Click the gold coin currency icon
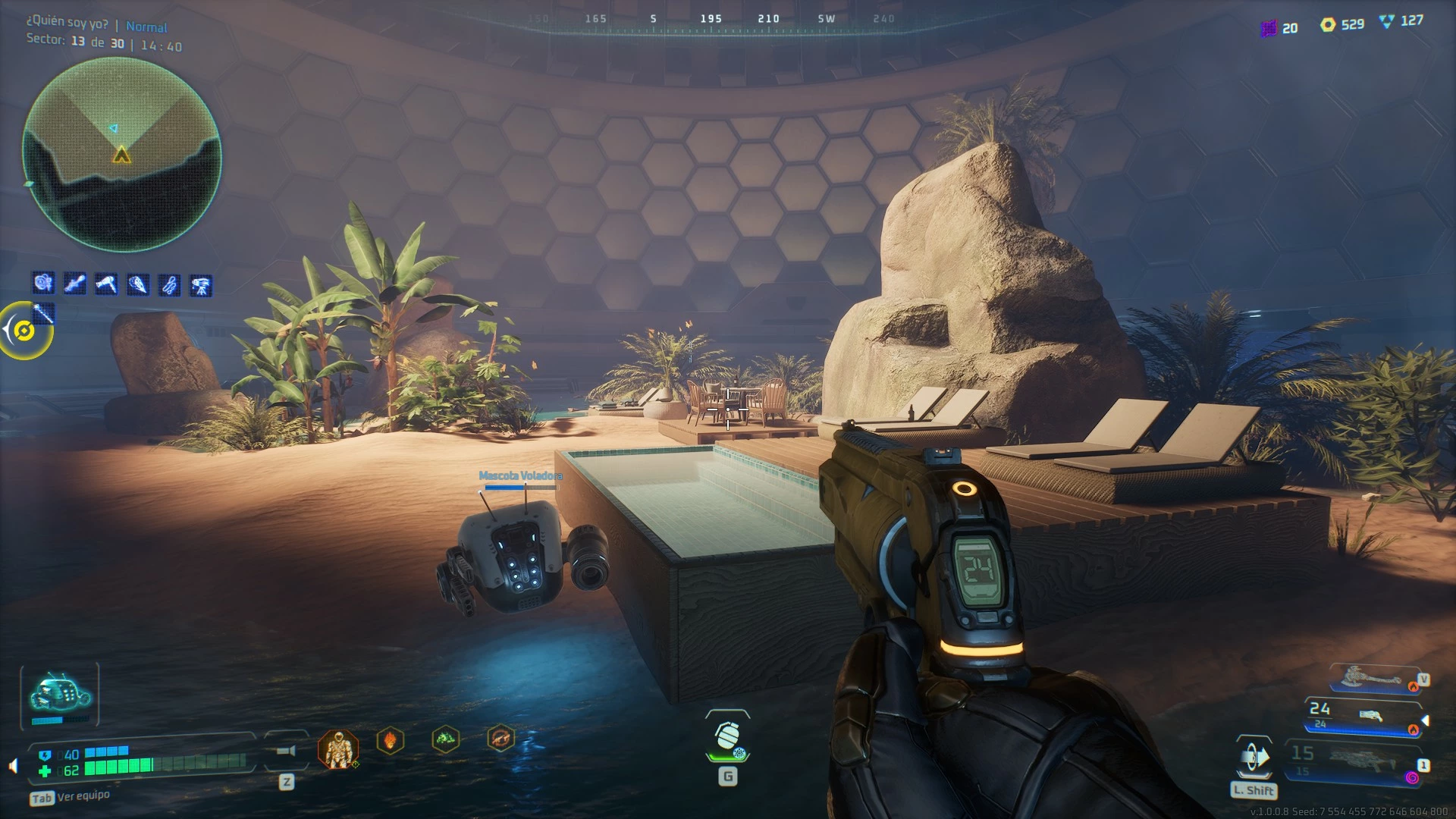 click(x=1328, y=25)
